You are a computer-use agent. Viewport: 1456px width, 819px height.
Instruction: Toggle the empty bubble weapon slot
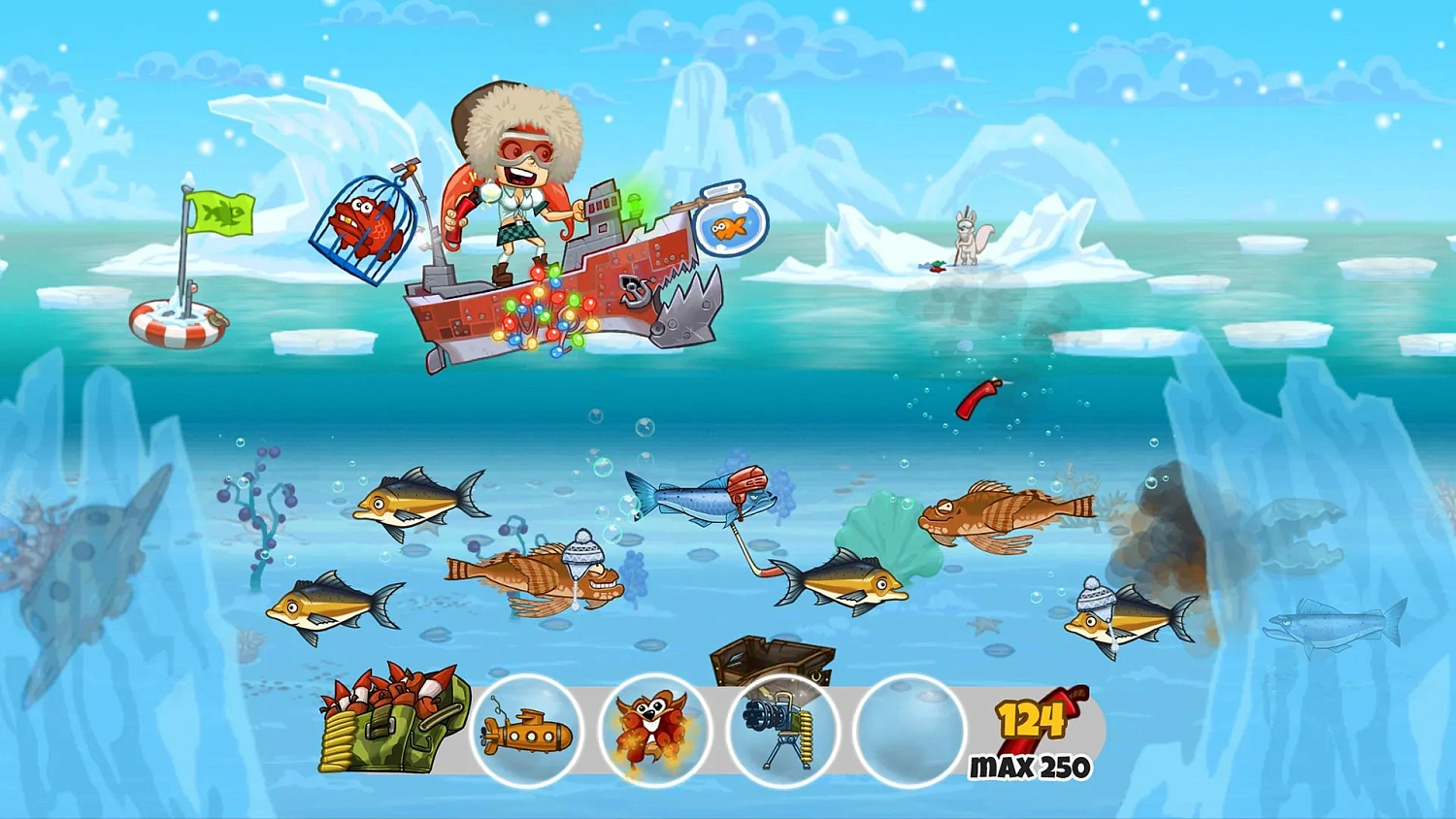905,732
